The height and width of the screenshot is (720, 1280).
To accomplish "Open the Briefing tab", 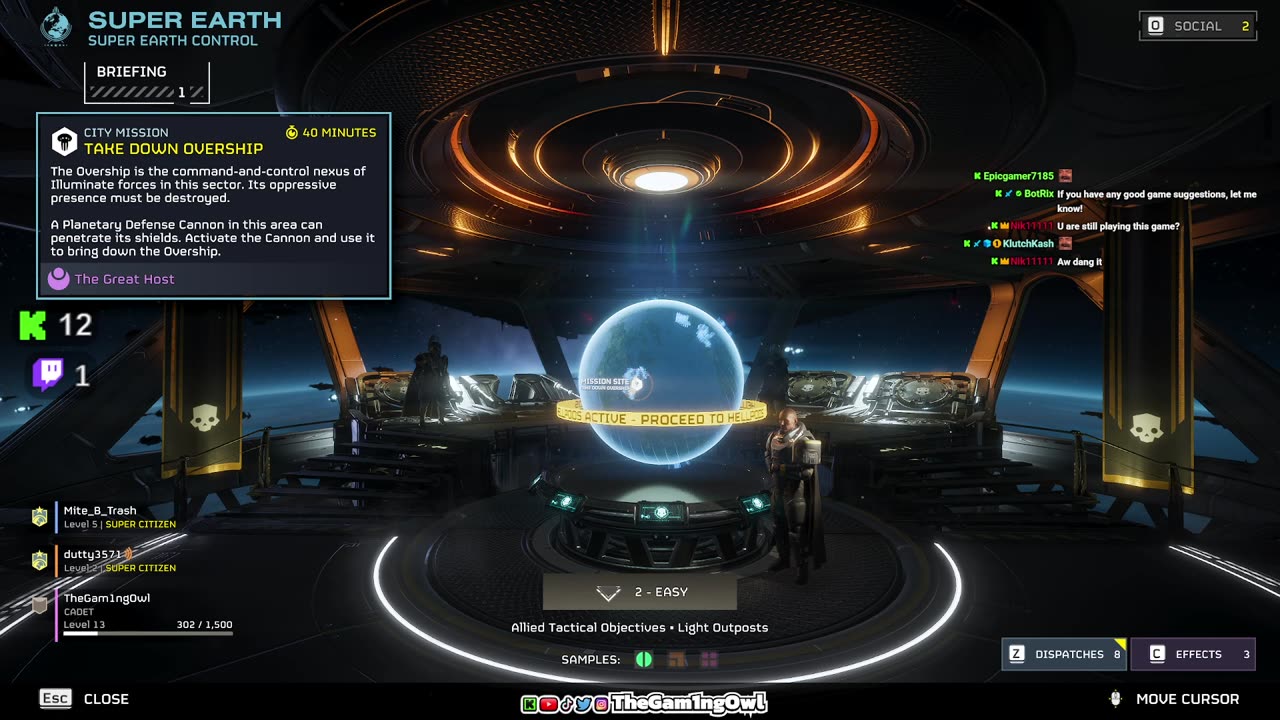I will point(147,81).
